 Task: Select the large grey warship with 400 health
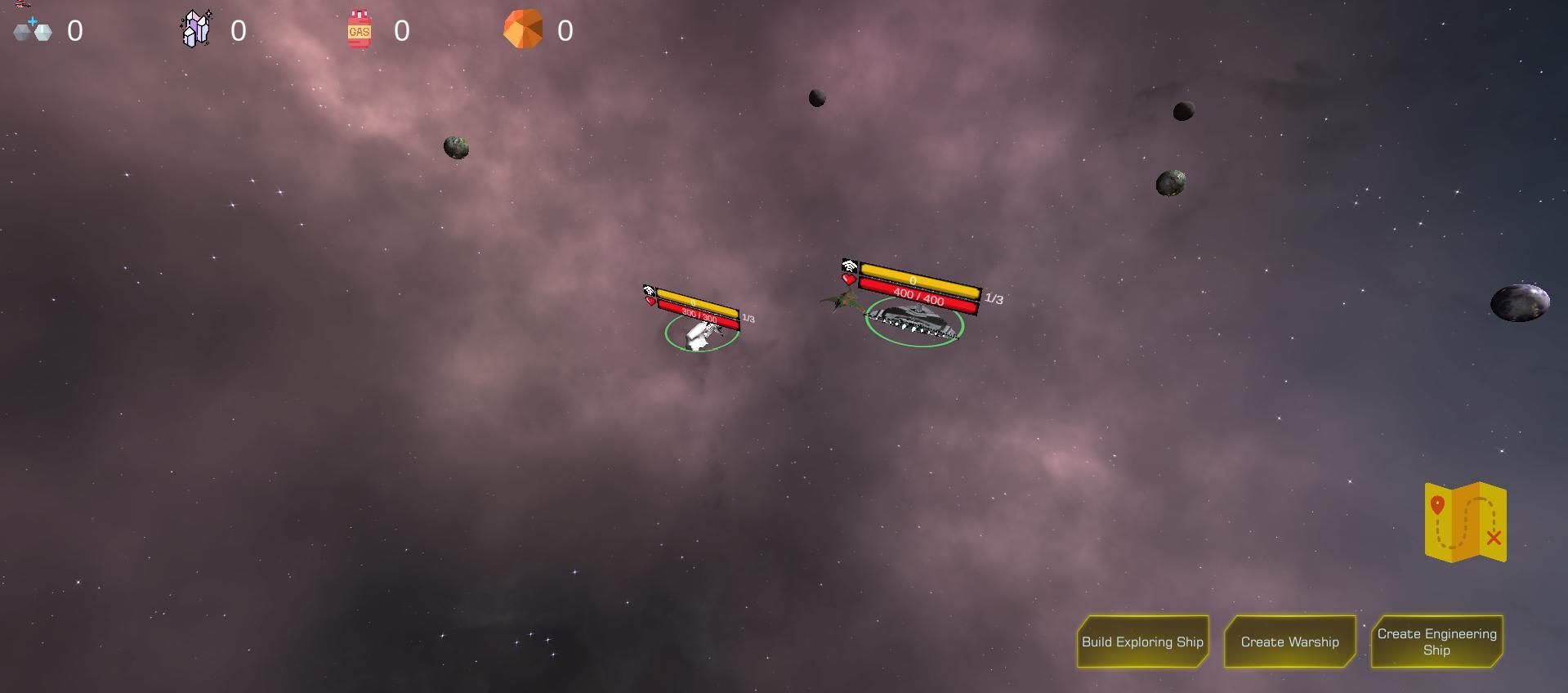tap(915, 320)
